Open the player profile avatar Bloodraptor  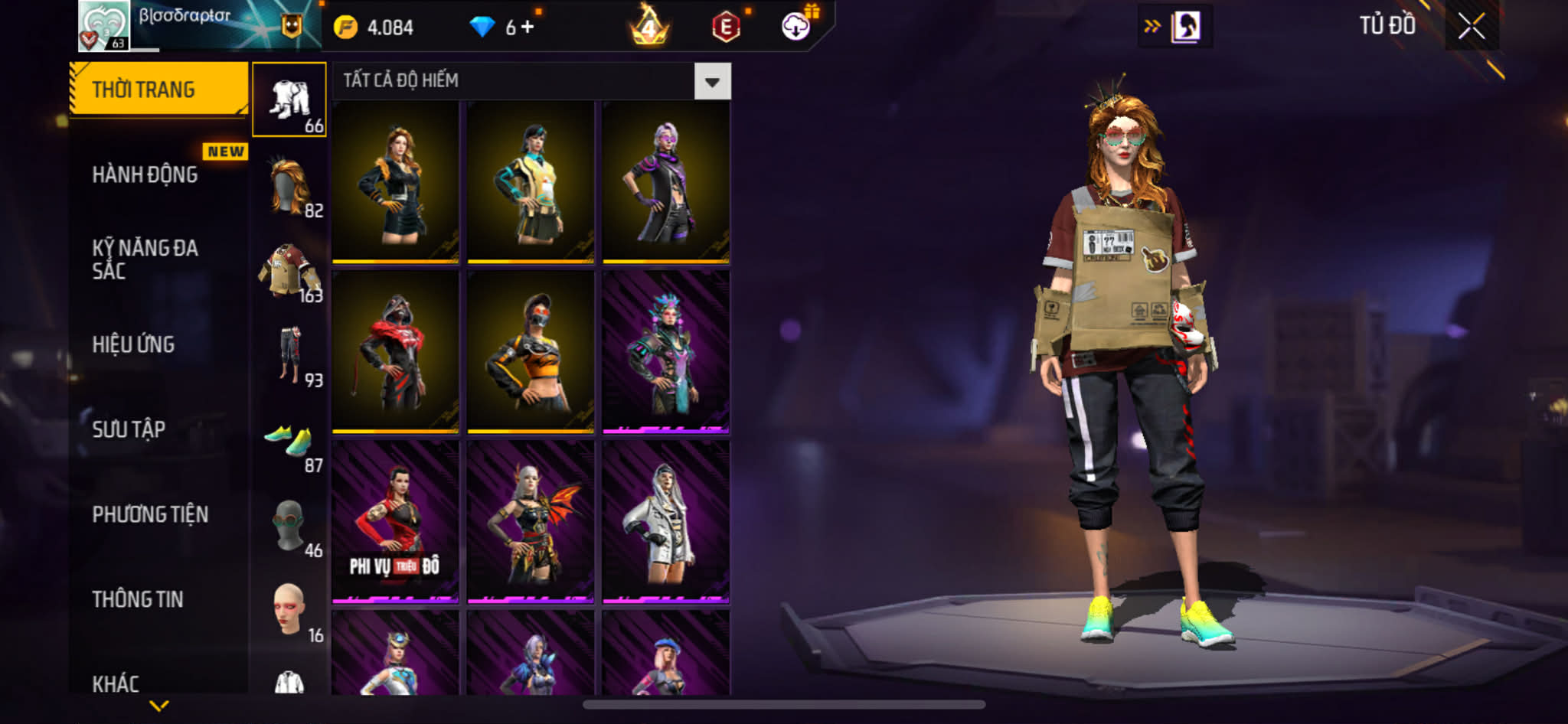[104, 26]
